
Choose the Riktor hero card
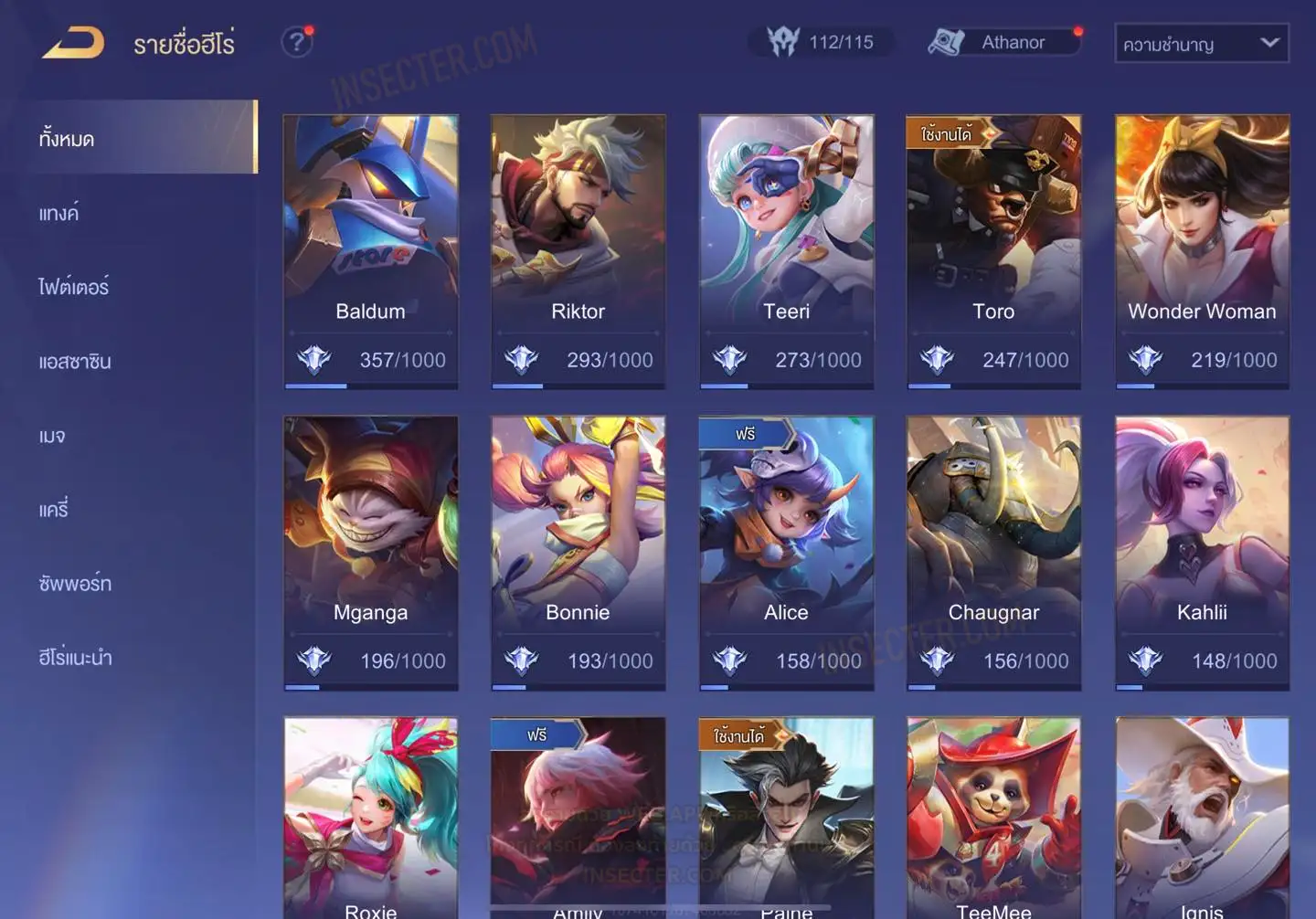578,251
